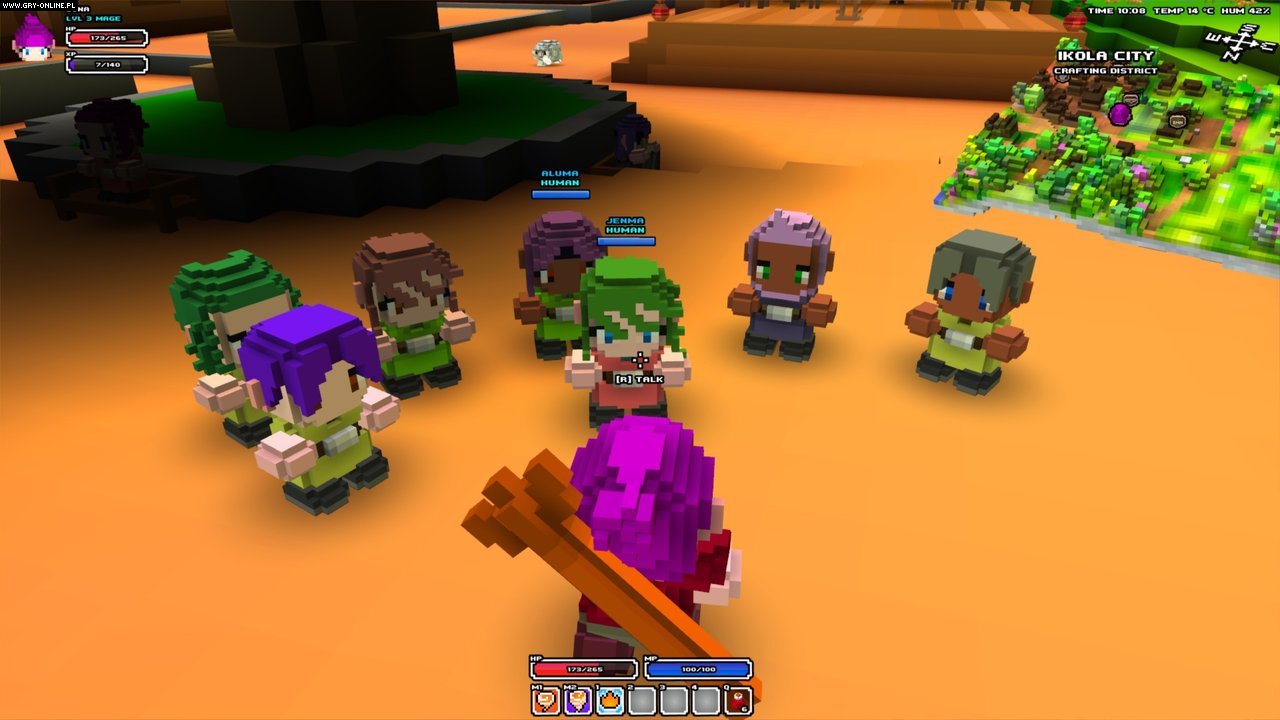Screen dimensions: 1280x720
Task: Select the M2 fireball skill icon
Action: point(577,700)
